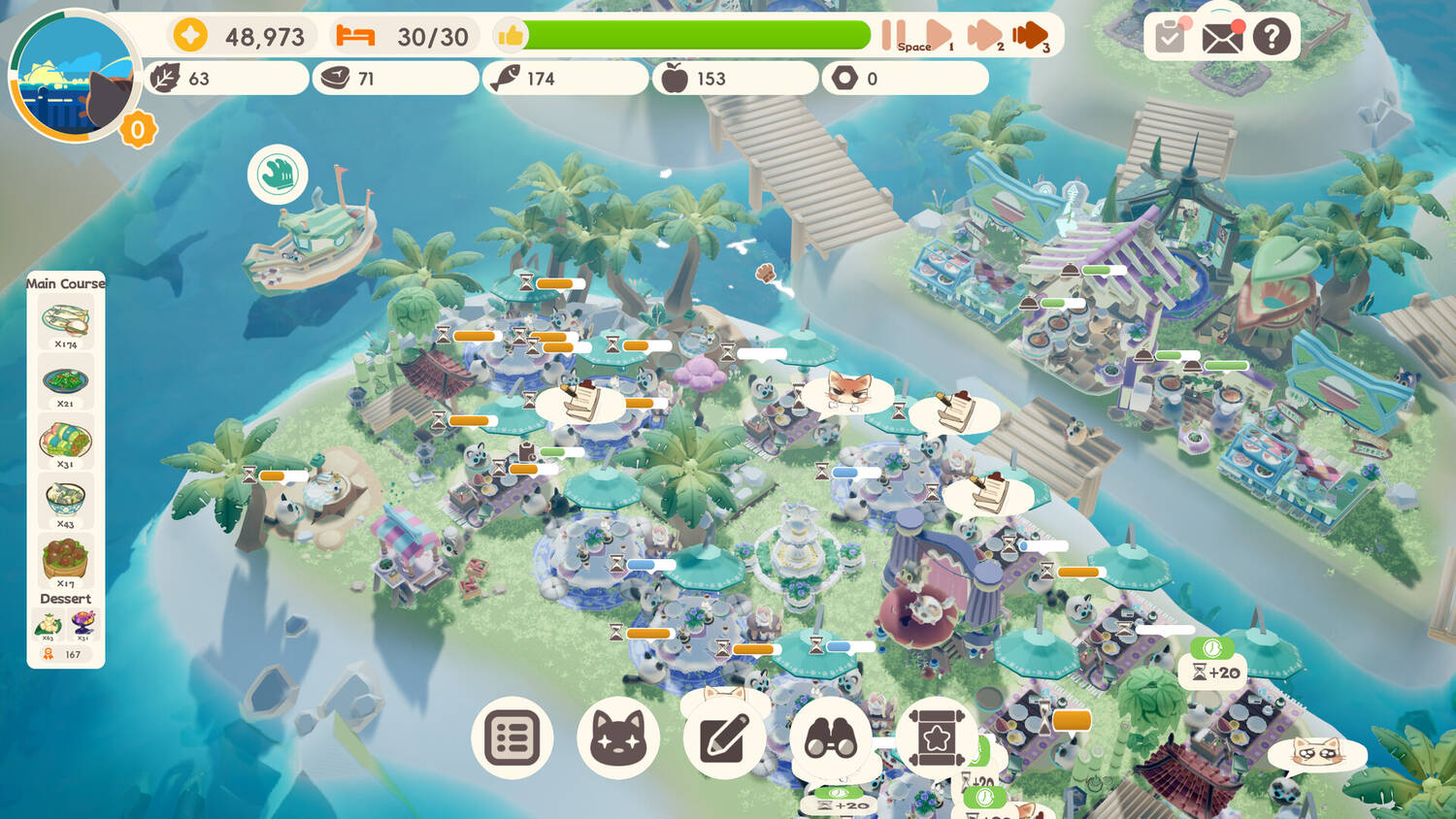Set game speed to triple (3x)
This screenshot has width=1456, height=819.
1030,36
